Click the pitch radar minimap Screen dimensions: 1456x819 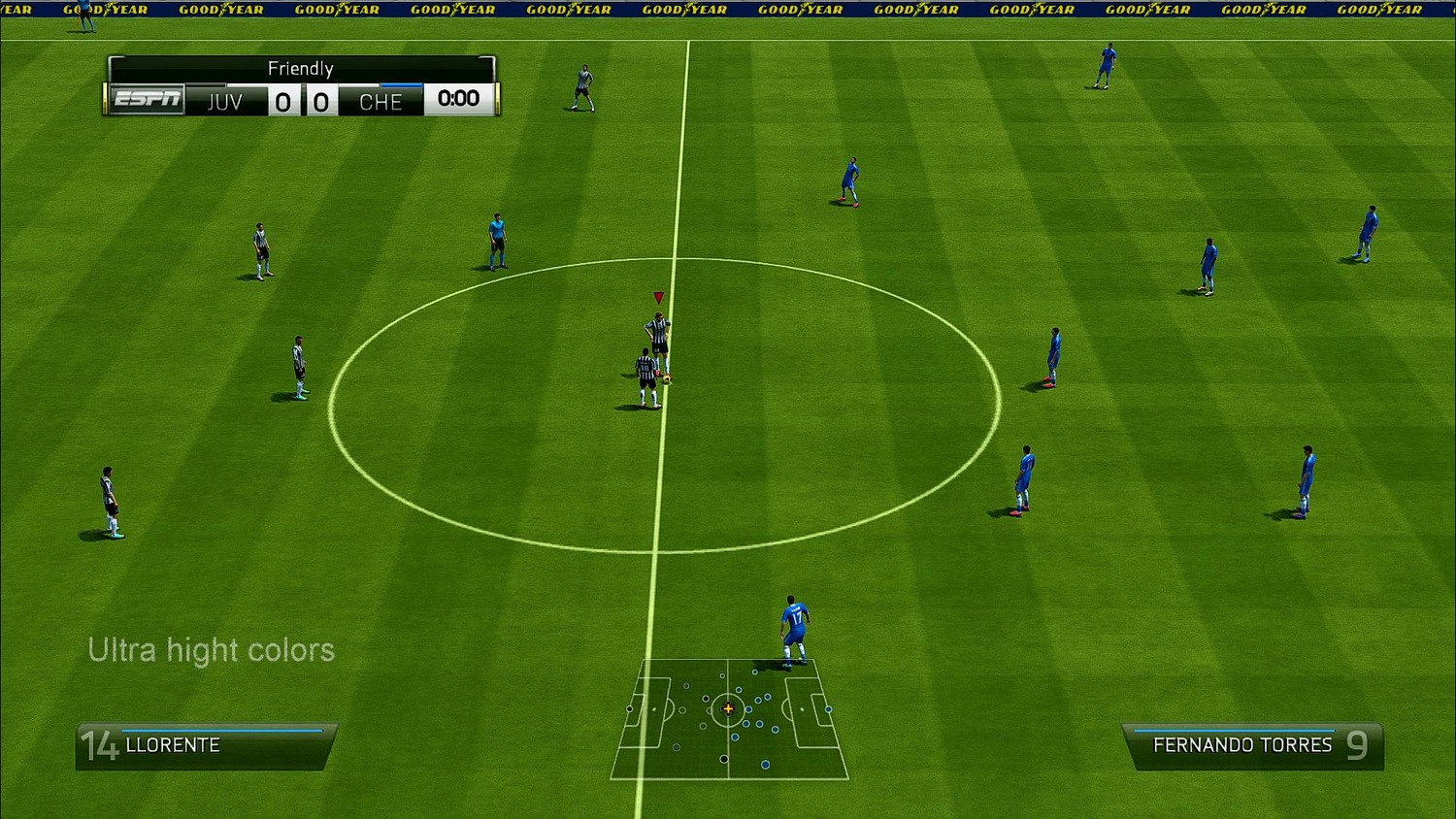click(729, 719)
